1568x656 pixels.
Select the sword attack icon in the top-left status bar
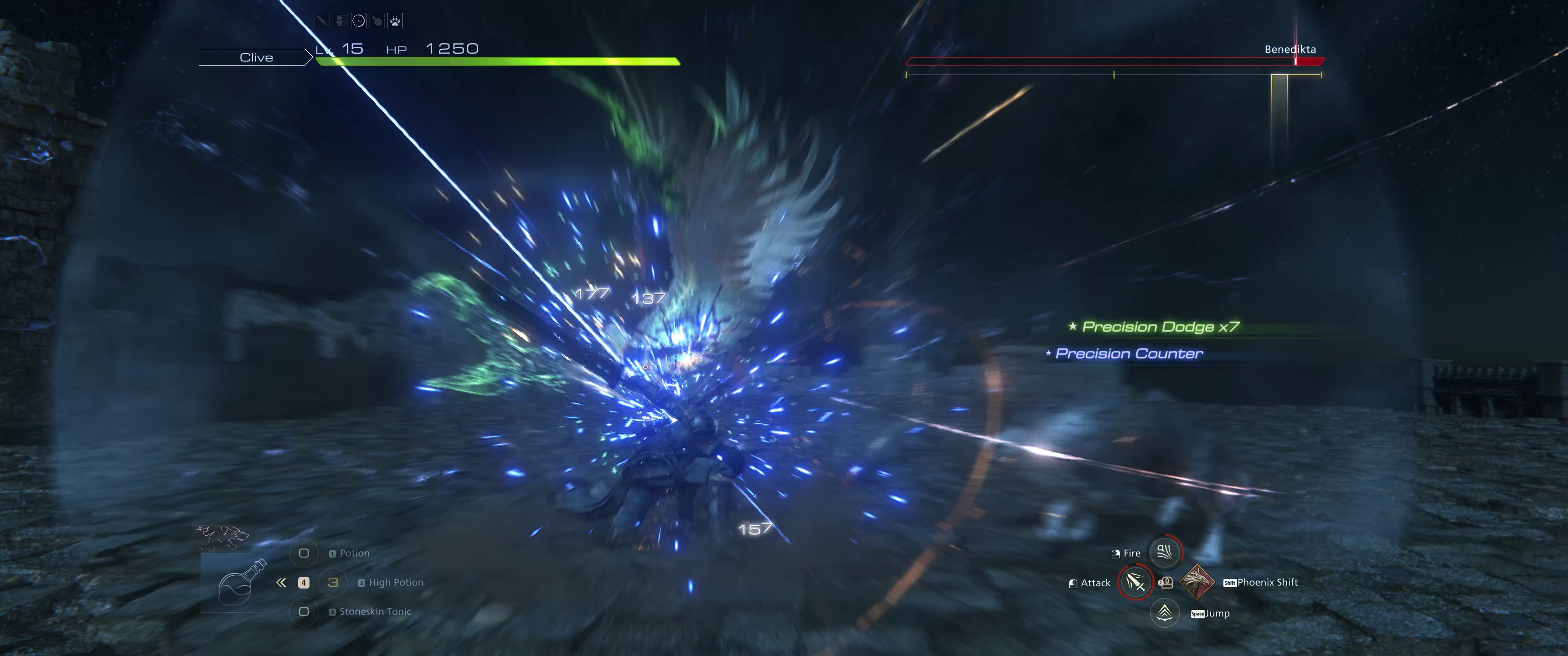[x=322, y=20]
